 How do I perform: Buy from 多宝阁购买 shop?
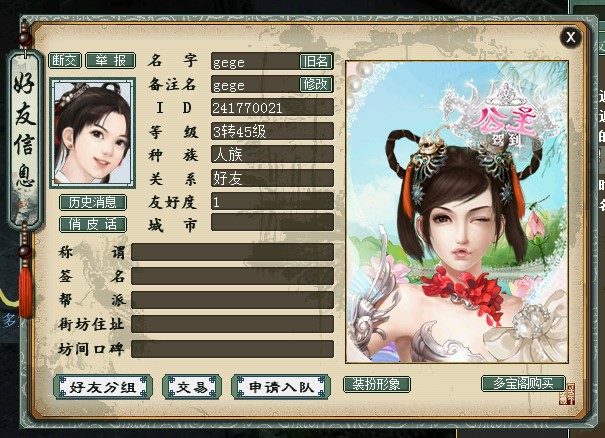tap(516, 384)
